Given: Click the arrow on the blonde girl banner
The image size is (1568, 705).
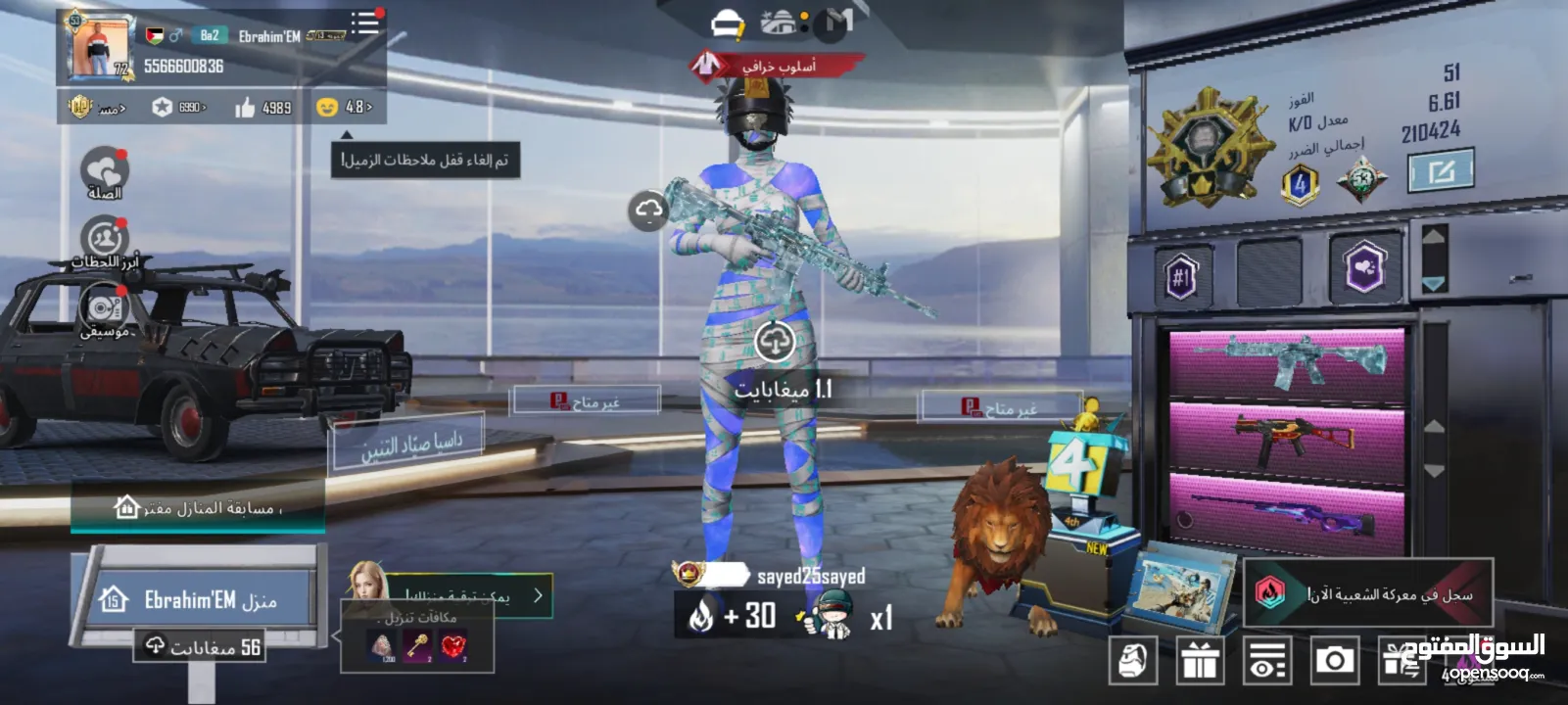Looking at the screenshot, I should [538, 594].
